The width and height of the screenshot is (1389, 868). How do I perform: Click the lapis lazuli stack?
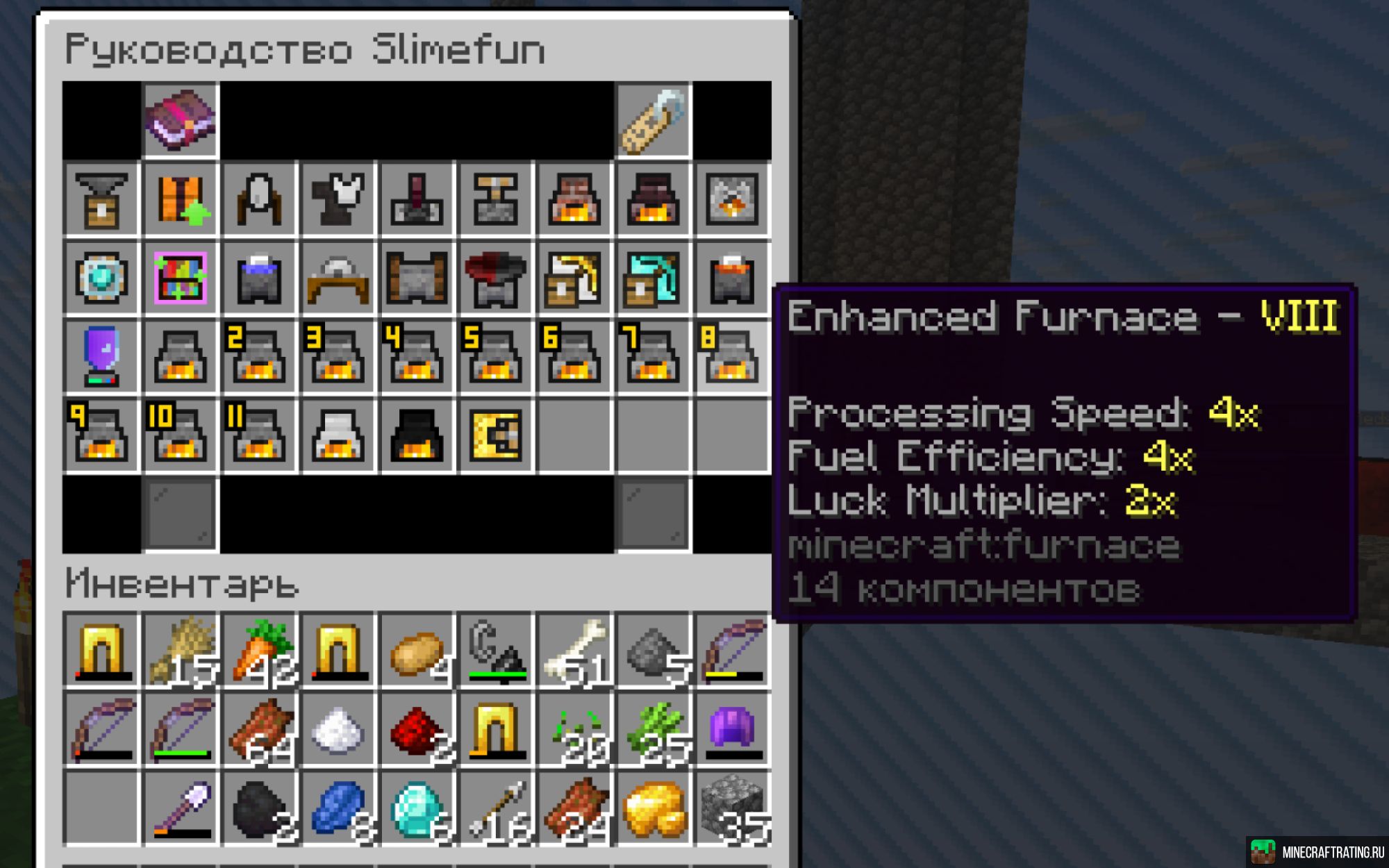tap(338, 809)
